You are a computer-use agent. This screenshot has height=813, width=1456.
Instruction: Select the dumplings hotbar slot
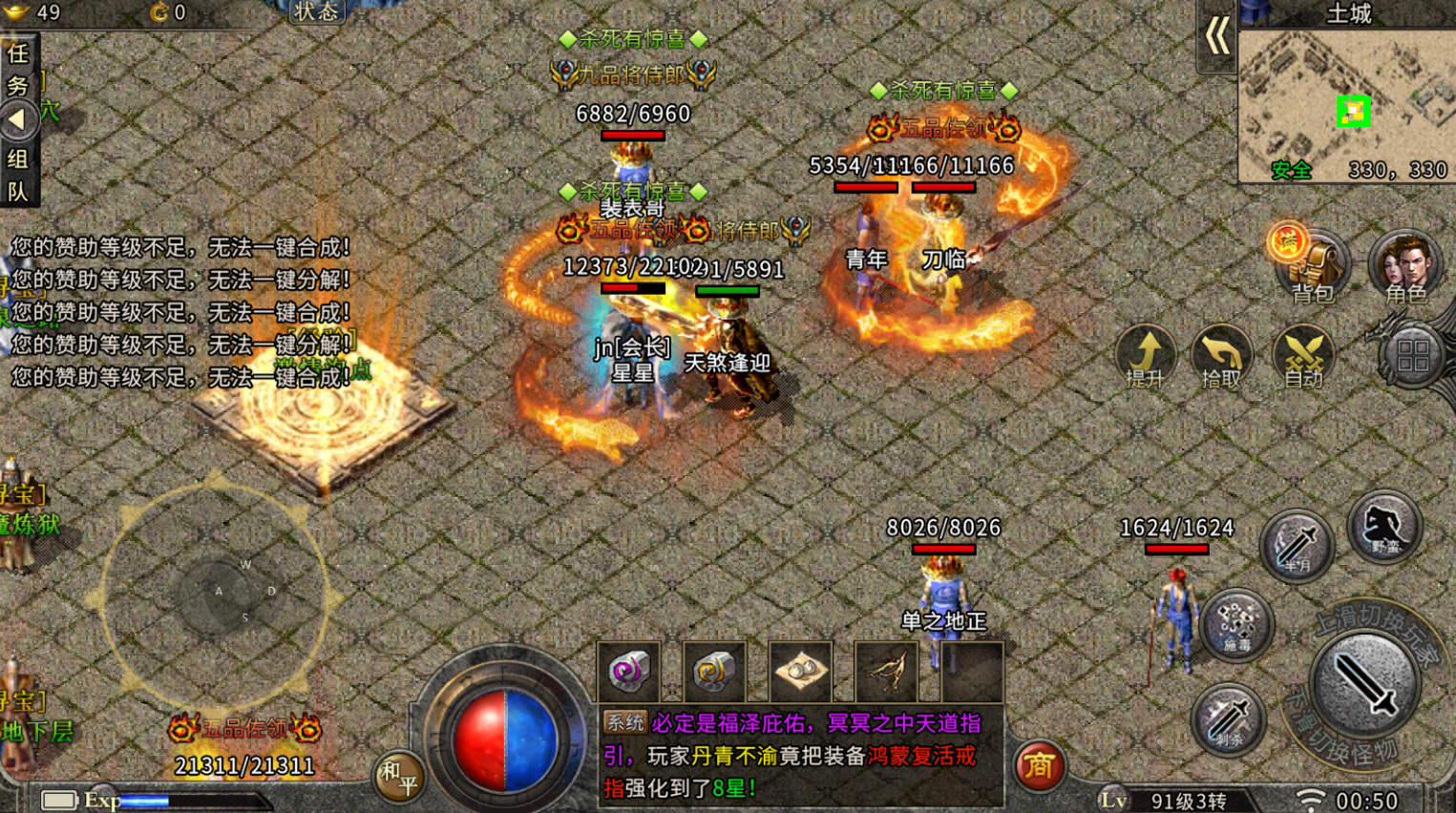coord(800,671)
